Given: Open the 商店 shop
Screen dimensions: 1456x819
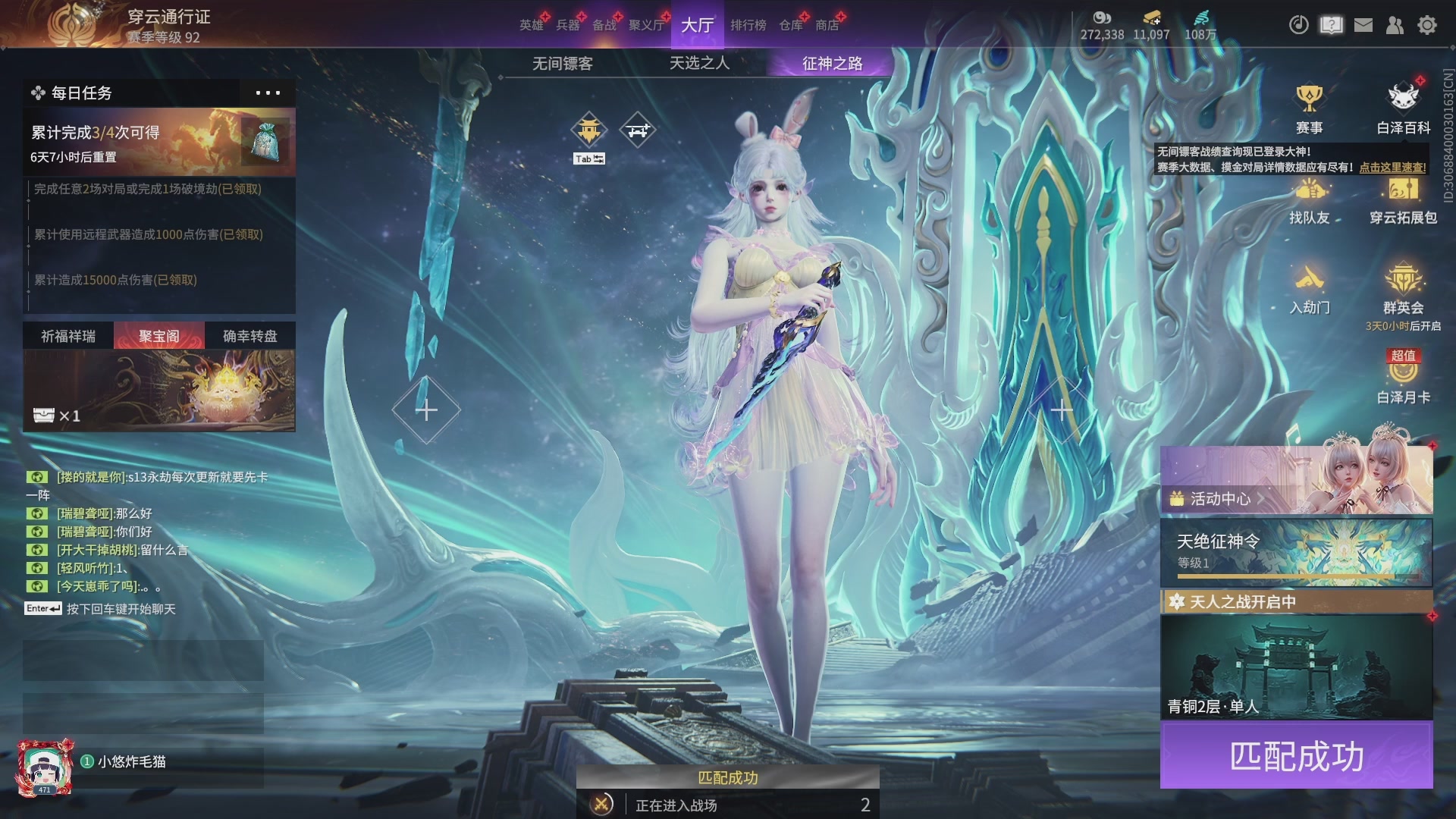Looking at the screenshot, I should [827, 25].
